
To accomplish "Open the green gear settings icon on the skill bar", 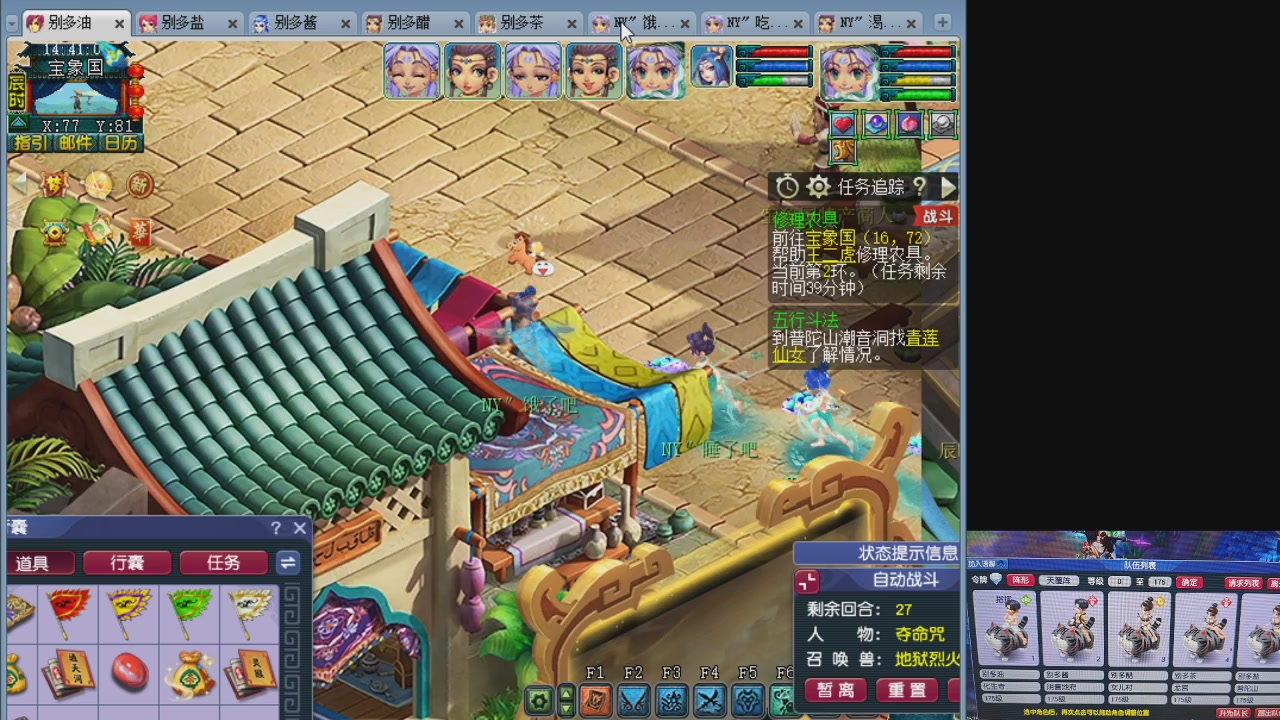I will point(539,700).
